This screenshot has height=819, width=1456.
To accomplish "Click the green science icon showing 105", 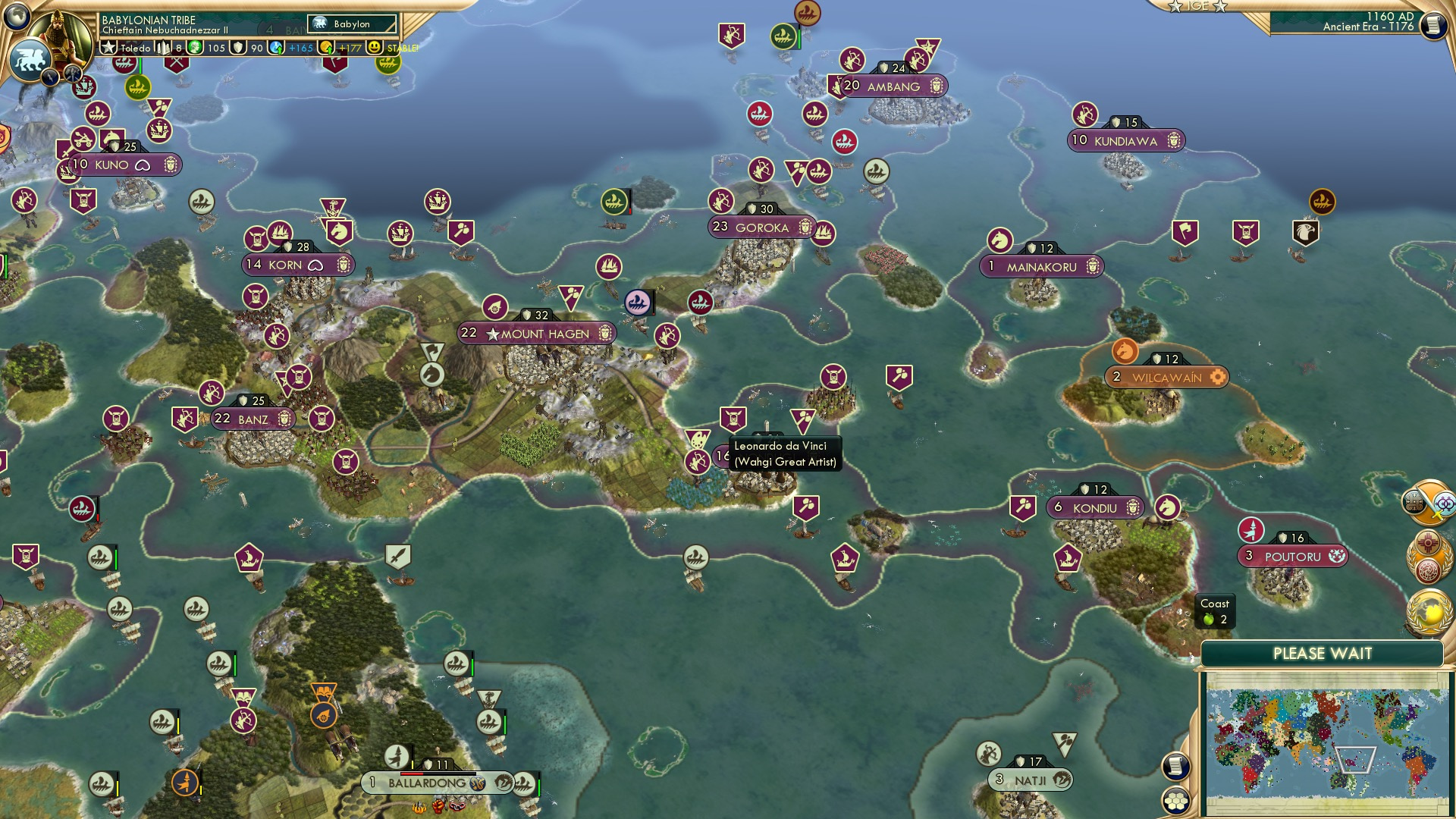I will click(196, 47).
